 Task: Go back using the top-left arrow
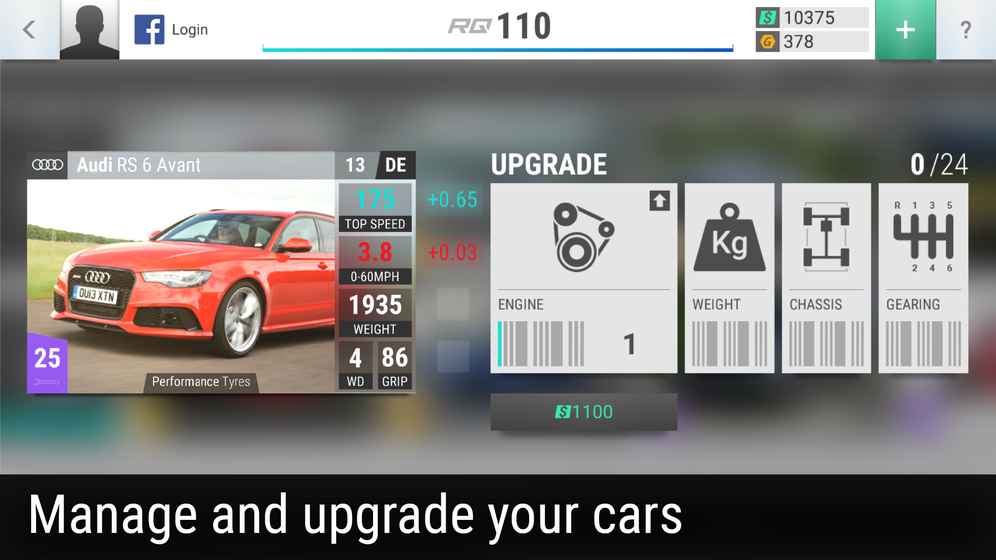[x=29, y=30]
